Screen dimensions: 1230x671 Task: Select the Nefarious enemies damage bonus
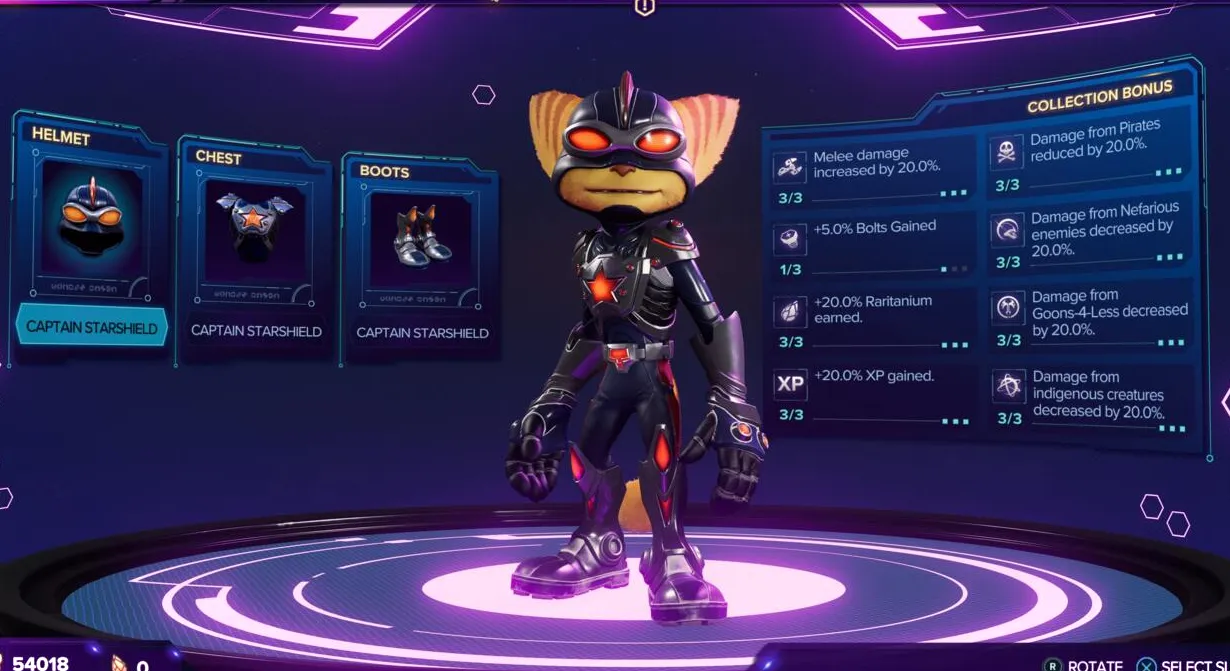coord(1090,236)
